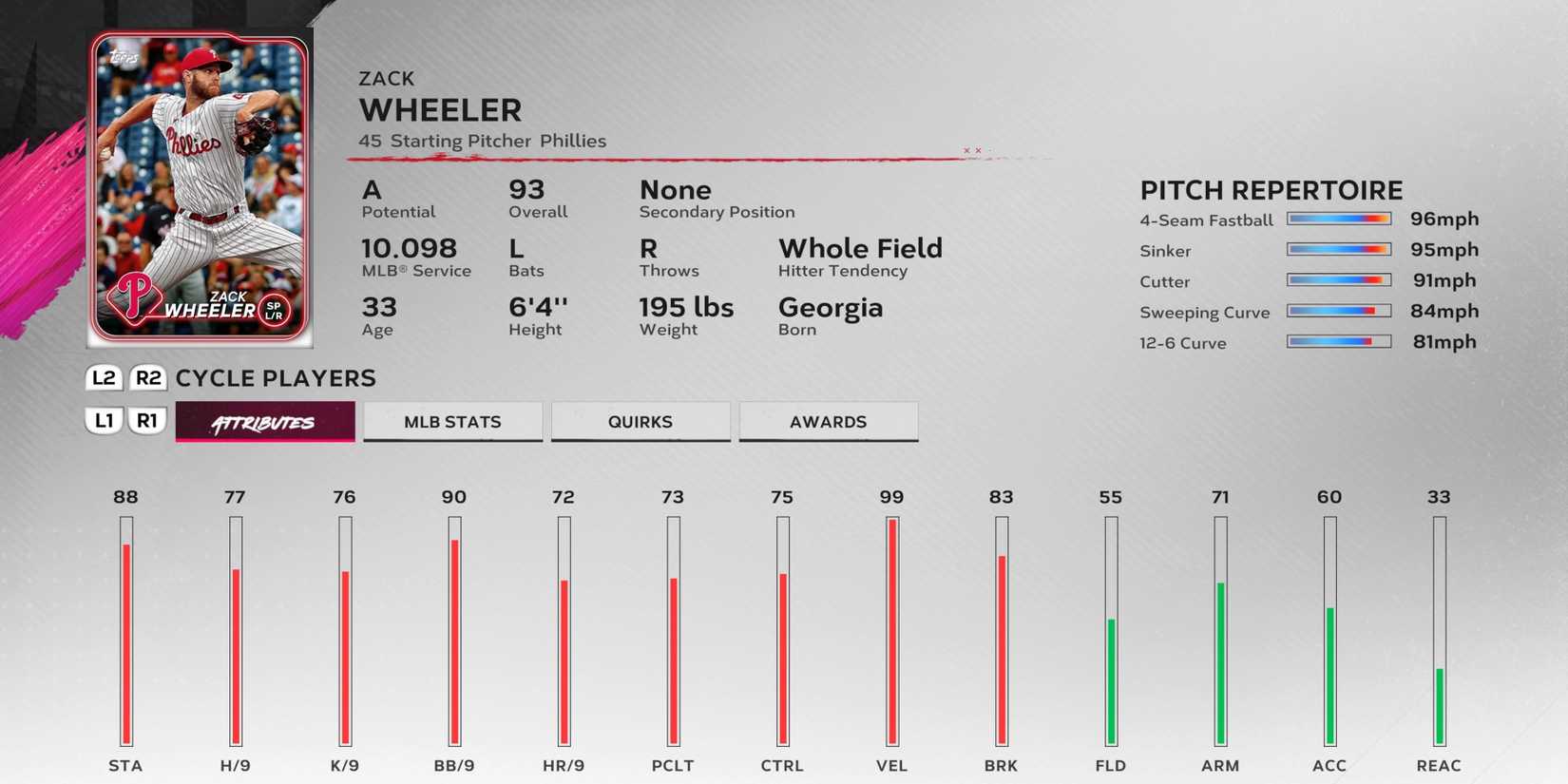The image size is (1568, 784).
Task: Select the Awards tab
Action: (828, 421)
